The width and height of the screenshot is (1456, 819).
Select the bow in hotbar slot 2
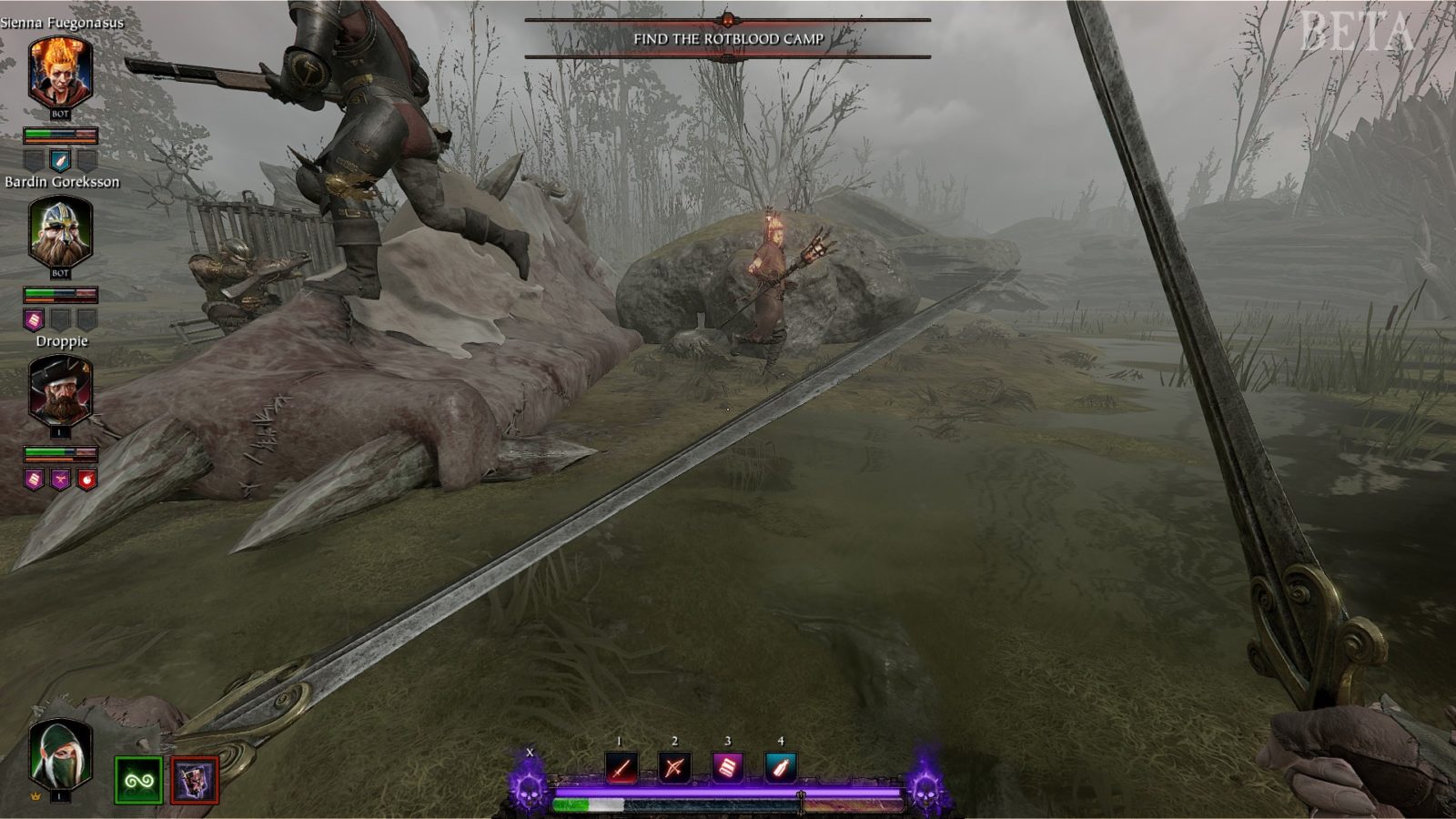[x=674, y=767]
